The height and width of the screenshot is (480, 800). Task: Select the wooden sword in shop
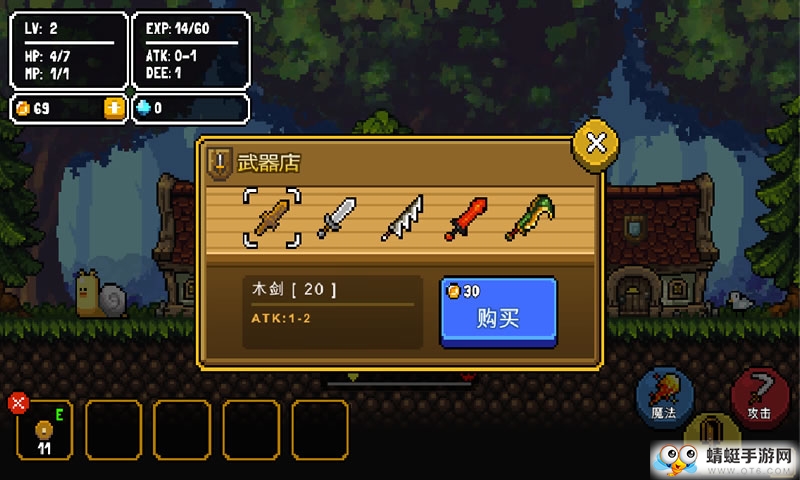[x=272, y=216]
